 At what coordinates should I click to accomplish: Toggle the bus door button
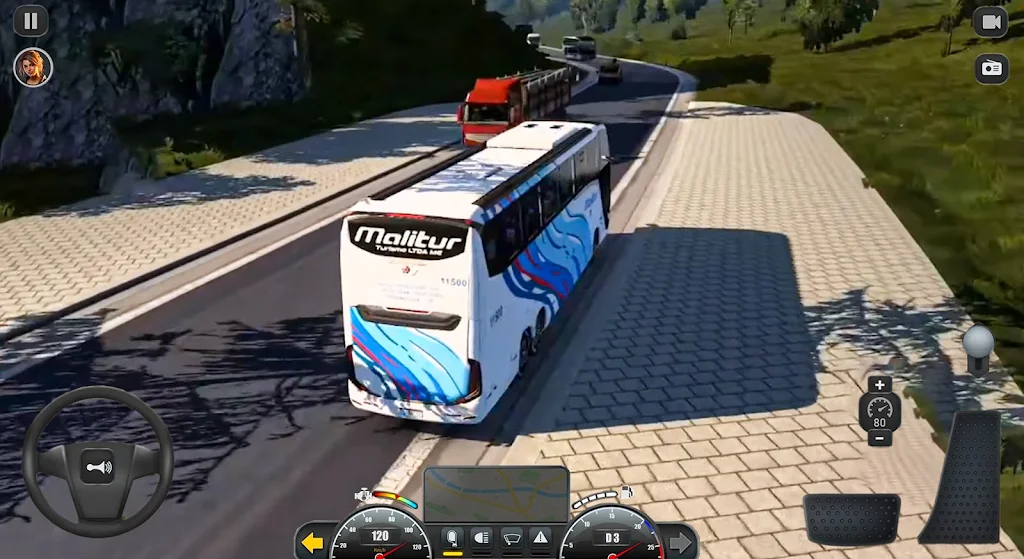point(452,538)
